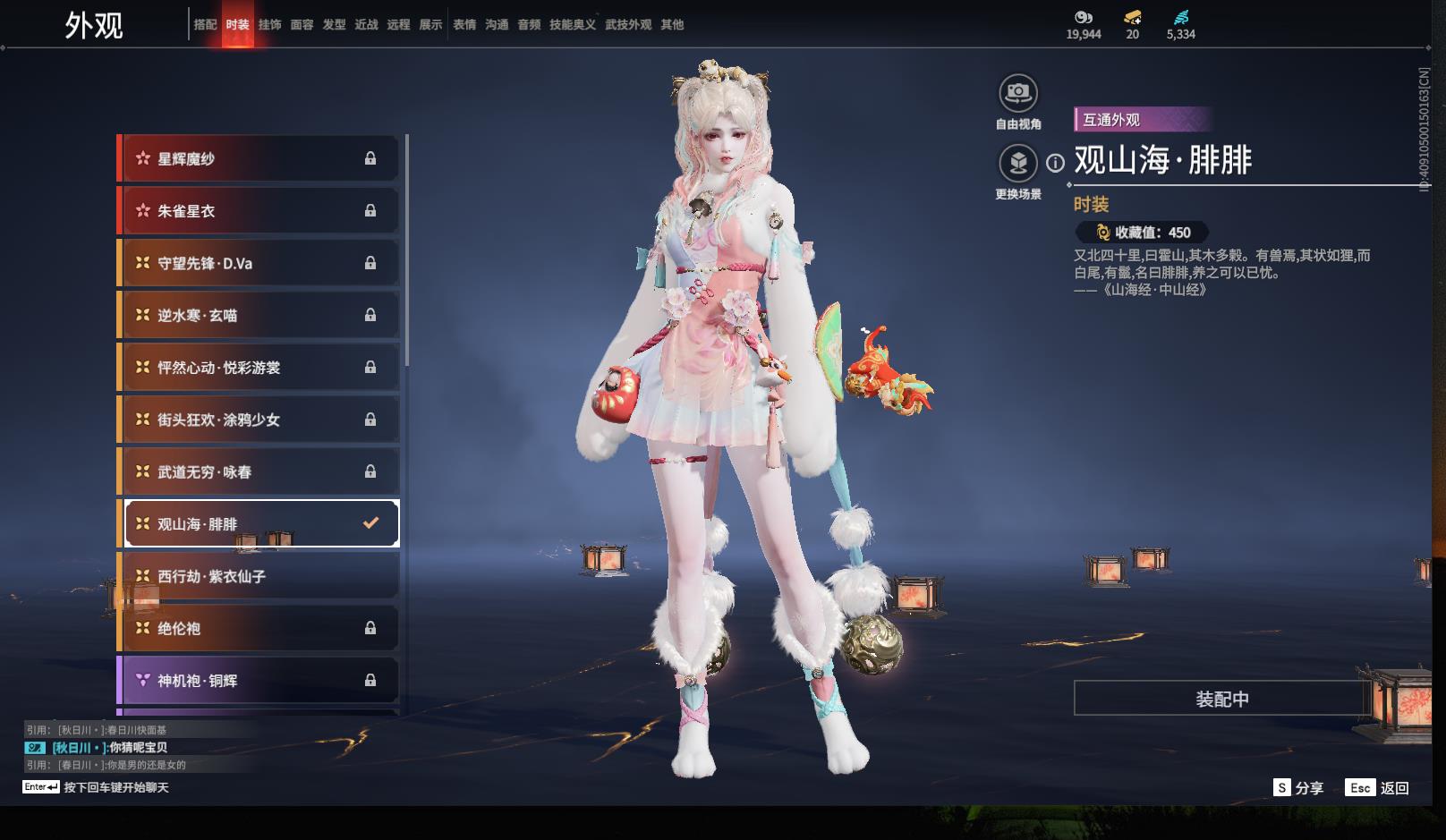1446x840 pixels.
Task: Select the 街头狂欢·涂鸦少女 outfit
Action: (259, 420)
